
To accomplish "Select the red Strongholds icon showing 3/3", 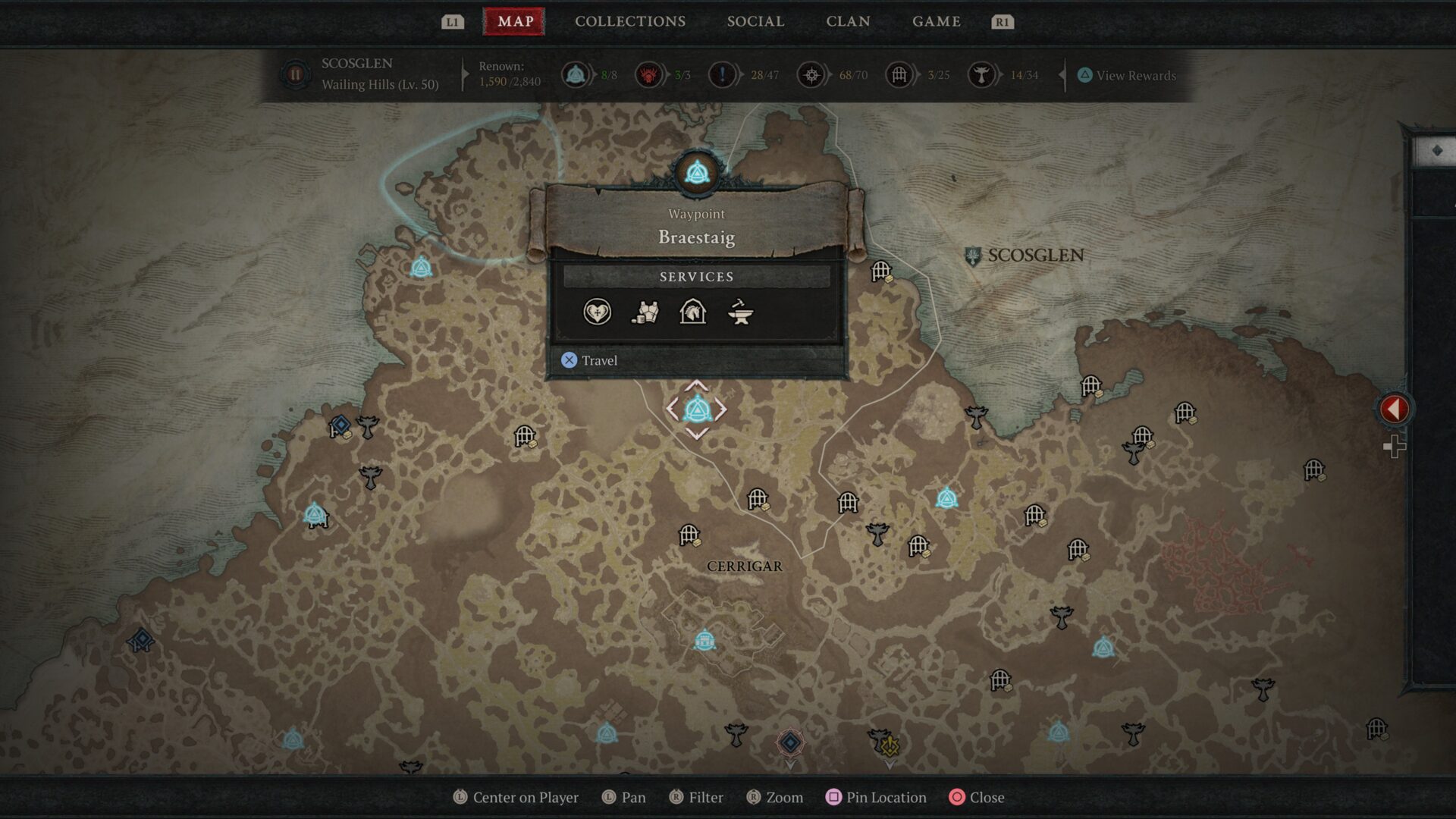I will (x=649, y=75).
